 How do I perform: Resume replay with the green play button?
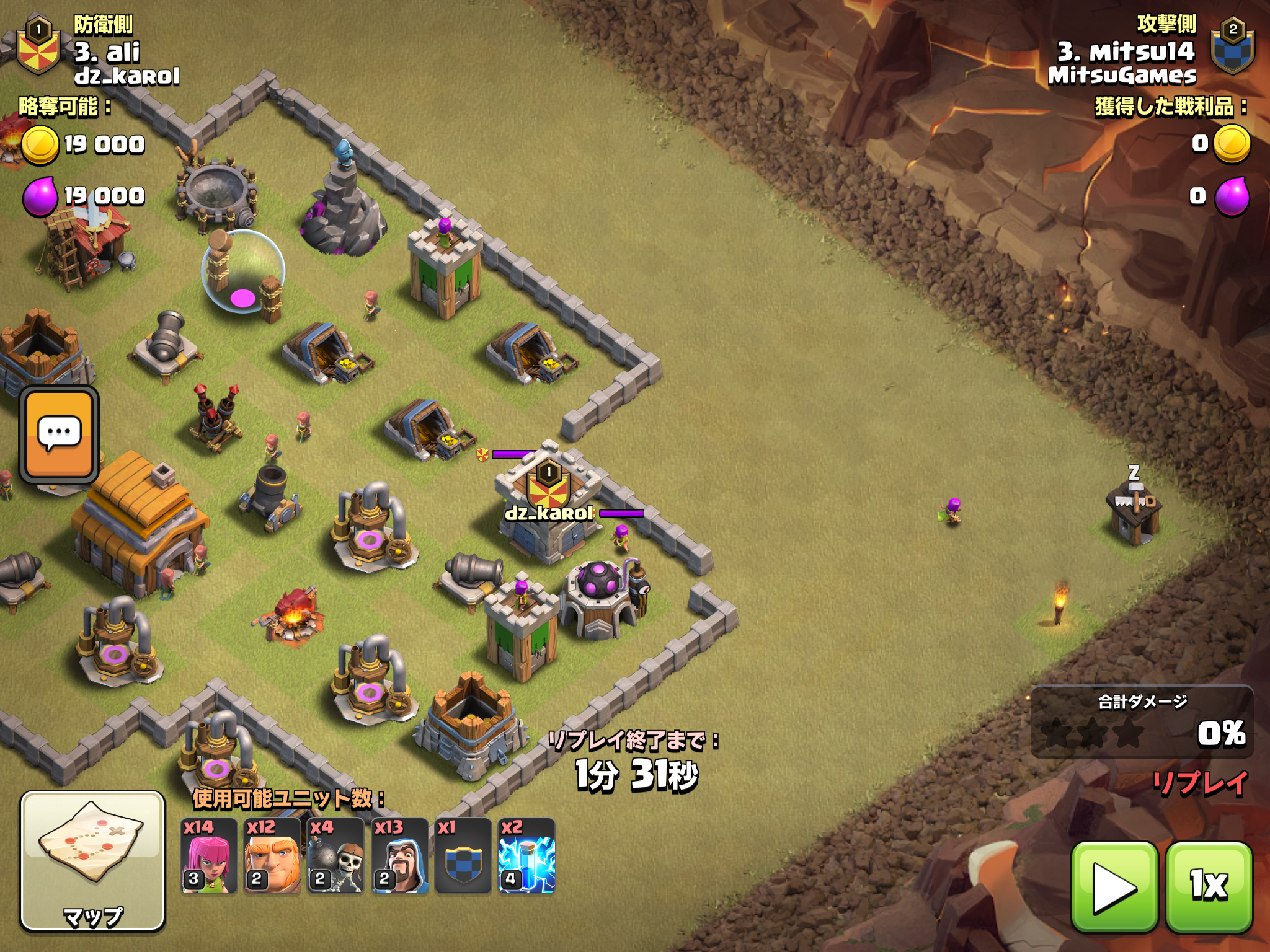click(x=1114, y=886)
